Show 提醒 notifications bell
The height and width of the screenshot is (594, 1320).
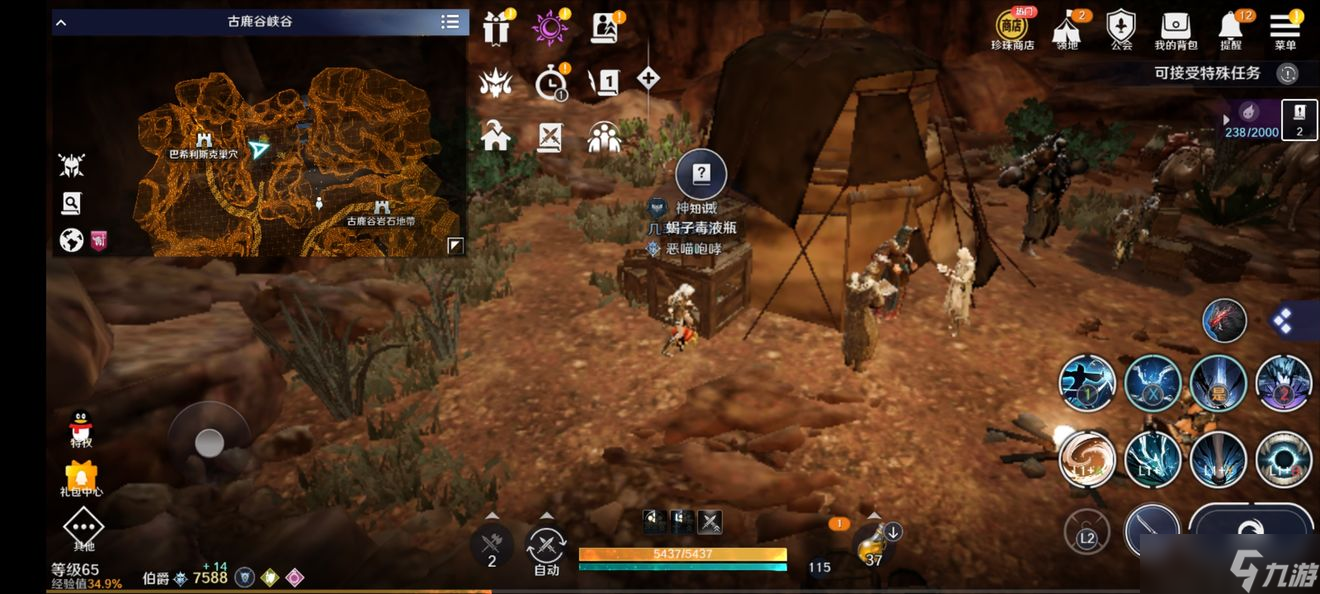[x=1231, y=28]
